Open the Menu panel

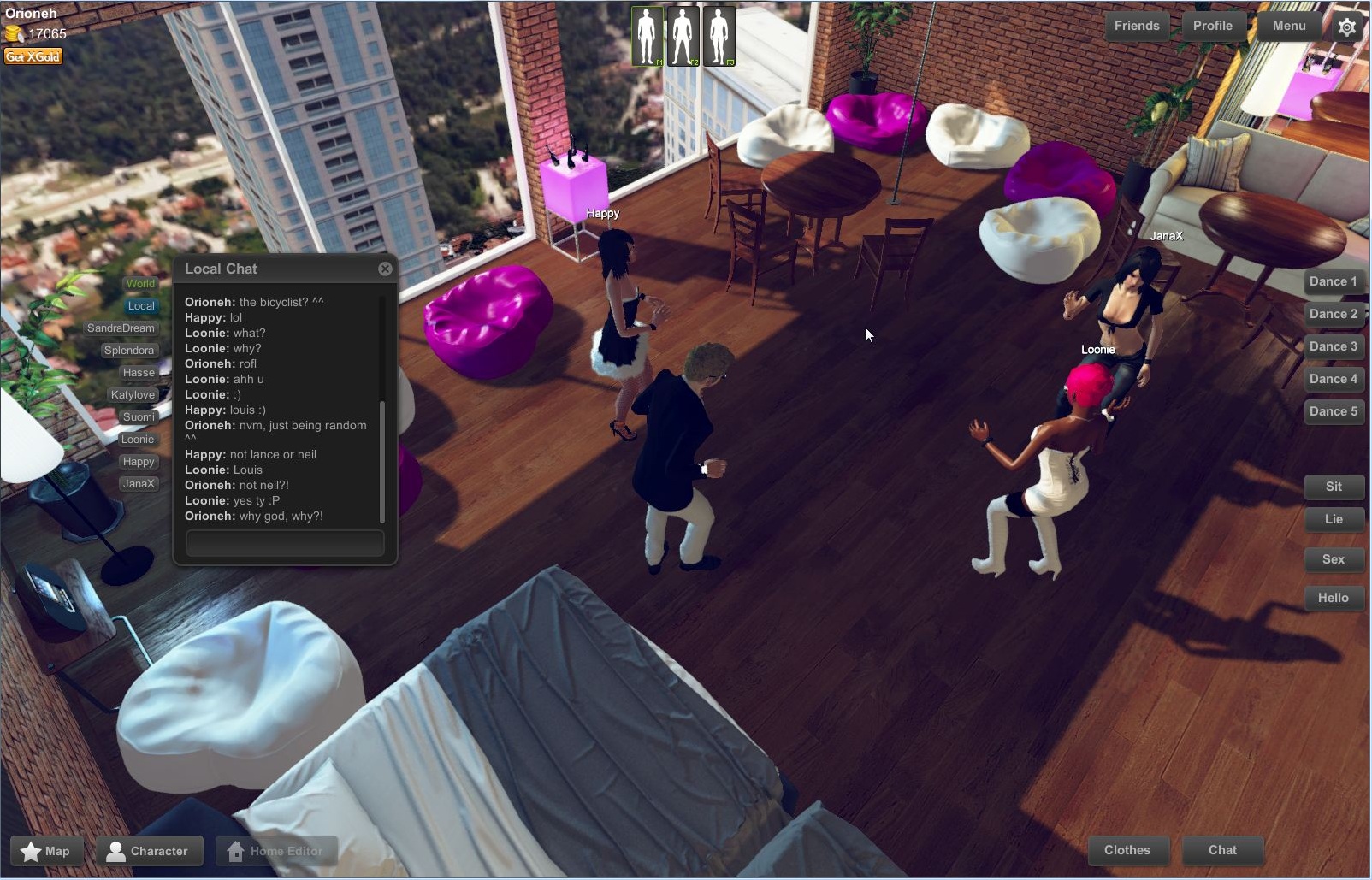tap(1288, 26)
